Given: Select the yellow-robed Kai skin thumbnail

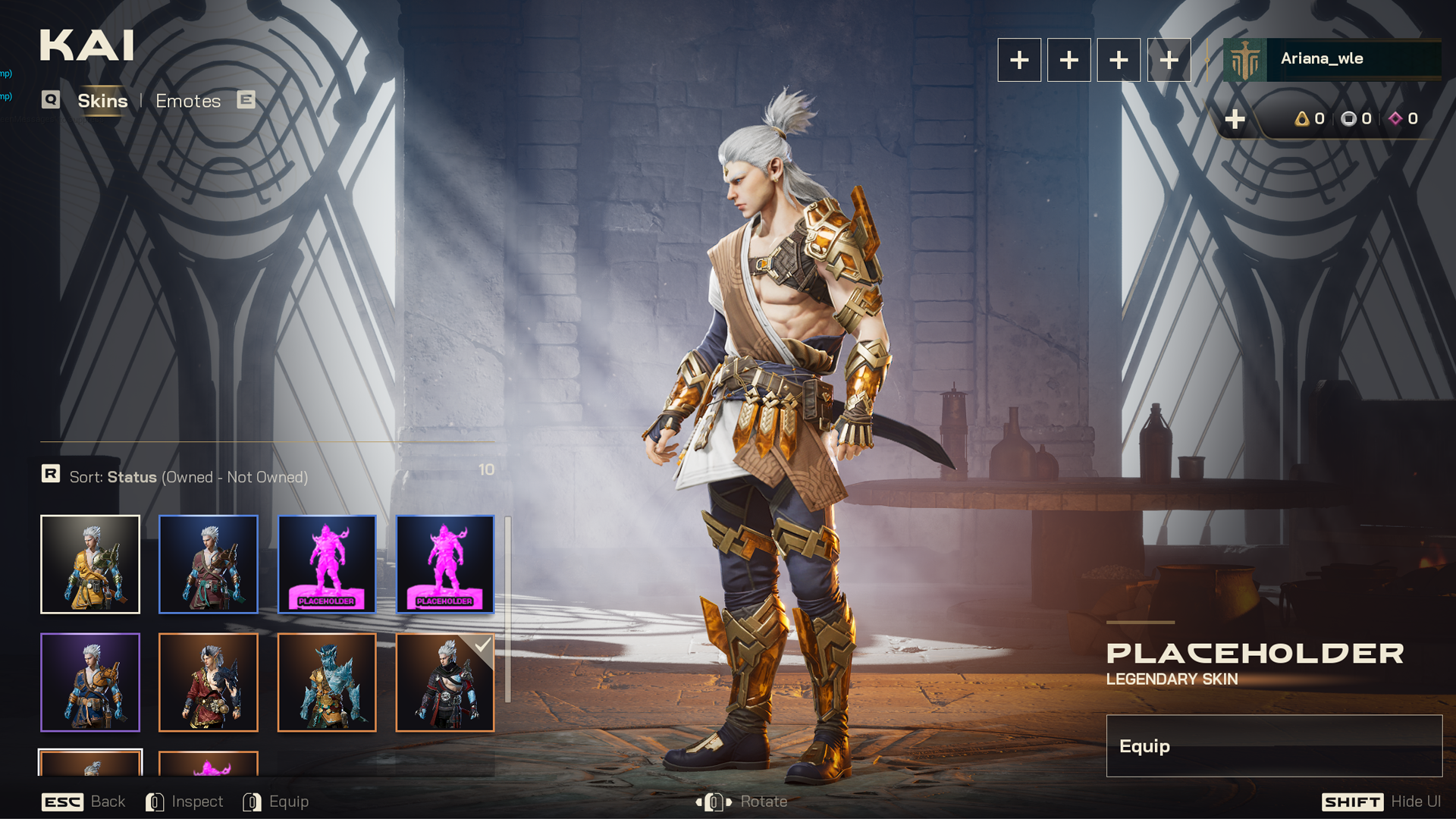Looking at the screenshot, I should (x=90, y=564).
